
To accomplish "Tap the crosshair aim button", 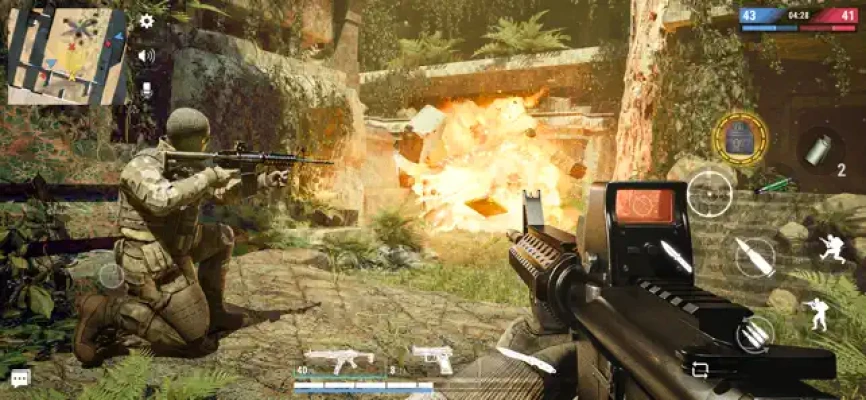I will [x=709, y=193].
